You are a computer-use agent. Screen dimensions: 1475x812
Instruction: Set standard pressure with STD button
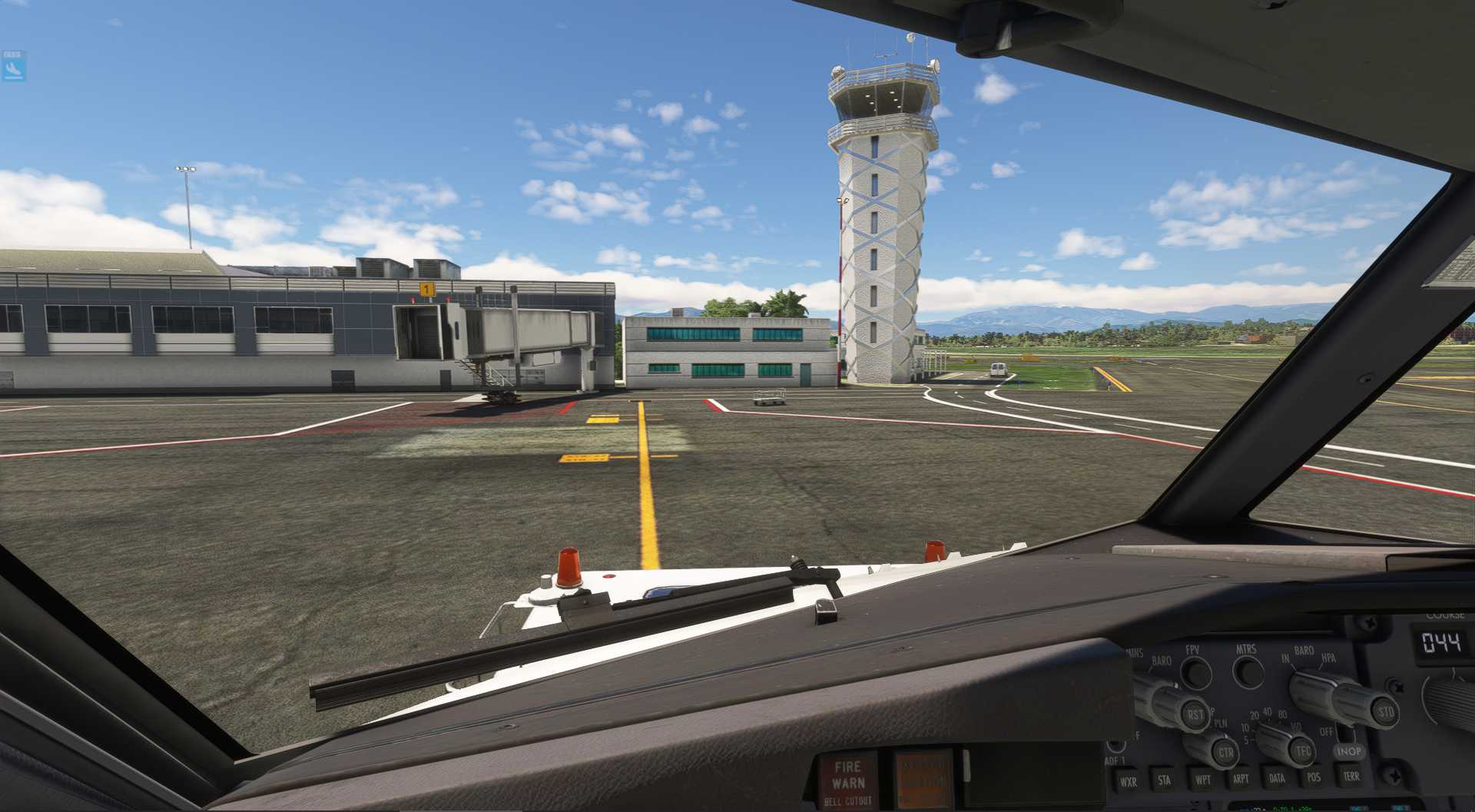click(1385, 711)
